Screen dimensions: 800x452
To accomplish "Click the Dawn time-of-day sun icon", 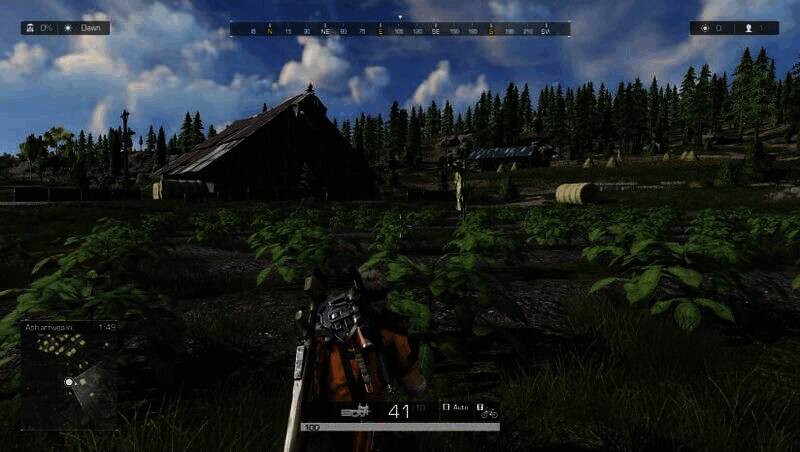I will pos(69,28).
